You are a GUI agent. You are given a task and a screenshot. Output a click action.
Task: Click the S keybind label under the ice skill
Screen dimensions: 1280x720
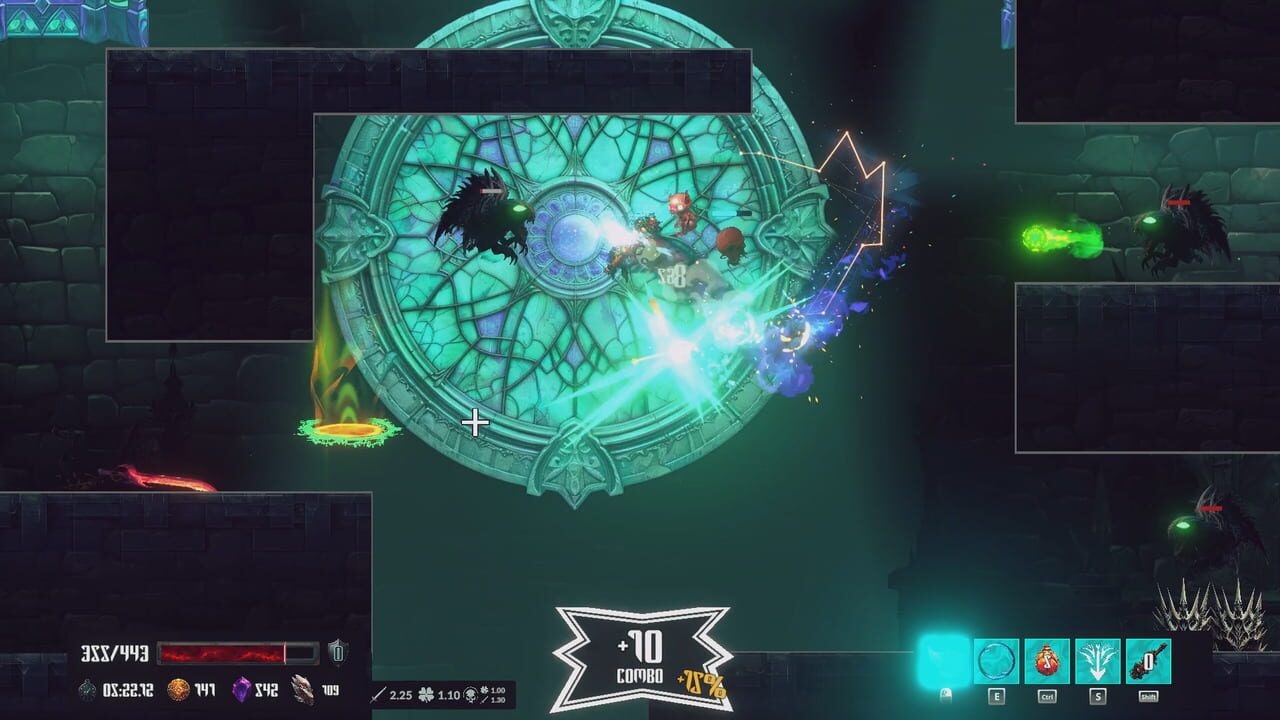1096,696
